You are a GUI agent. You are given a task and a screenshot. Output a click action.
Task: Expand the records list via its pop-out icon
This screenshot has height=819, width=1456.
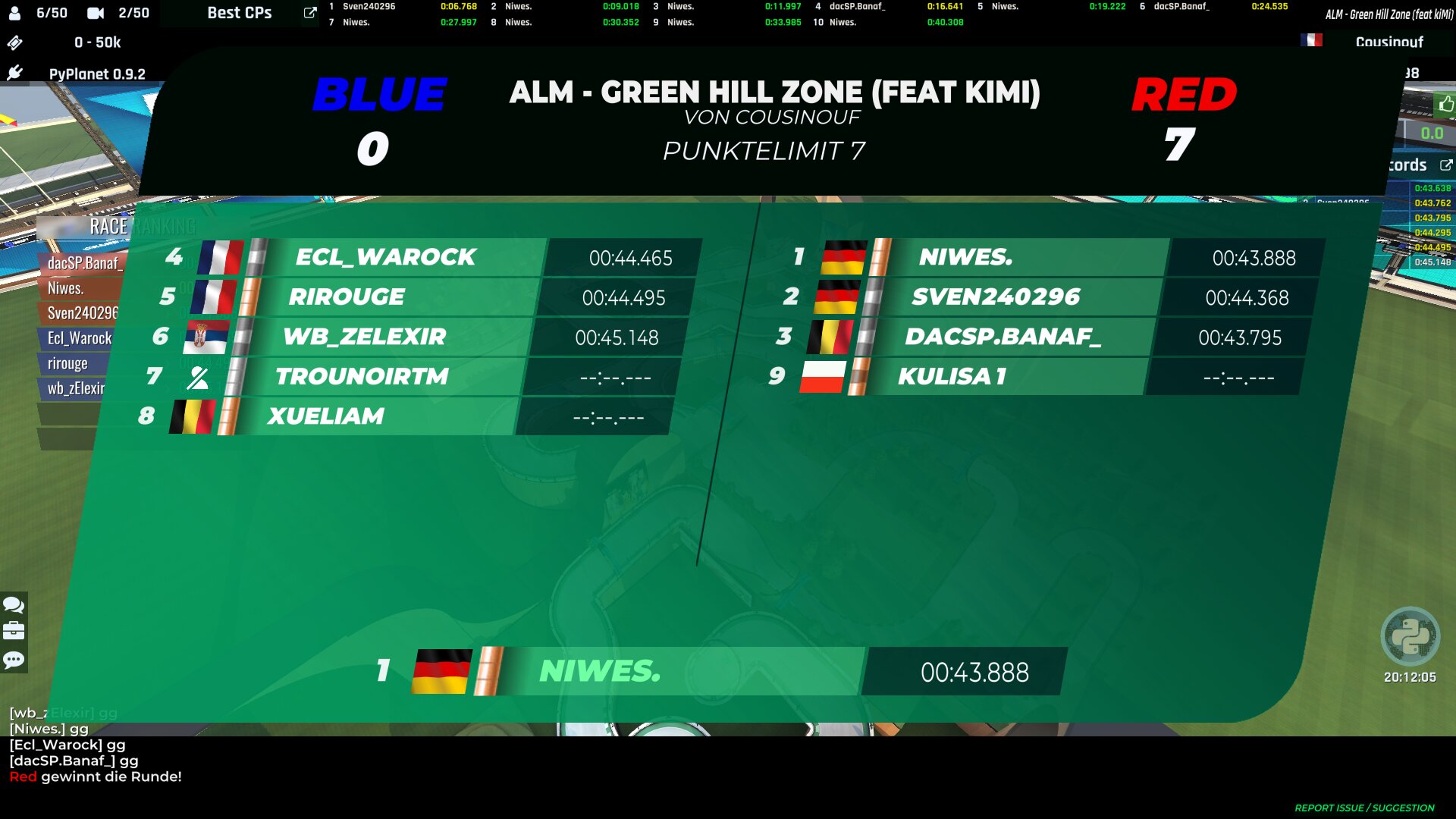tap(1446, 165)
